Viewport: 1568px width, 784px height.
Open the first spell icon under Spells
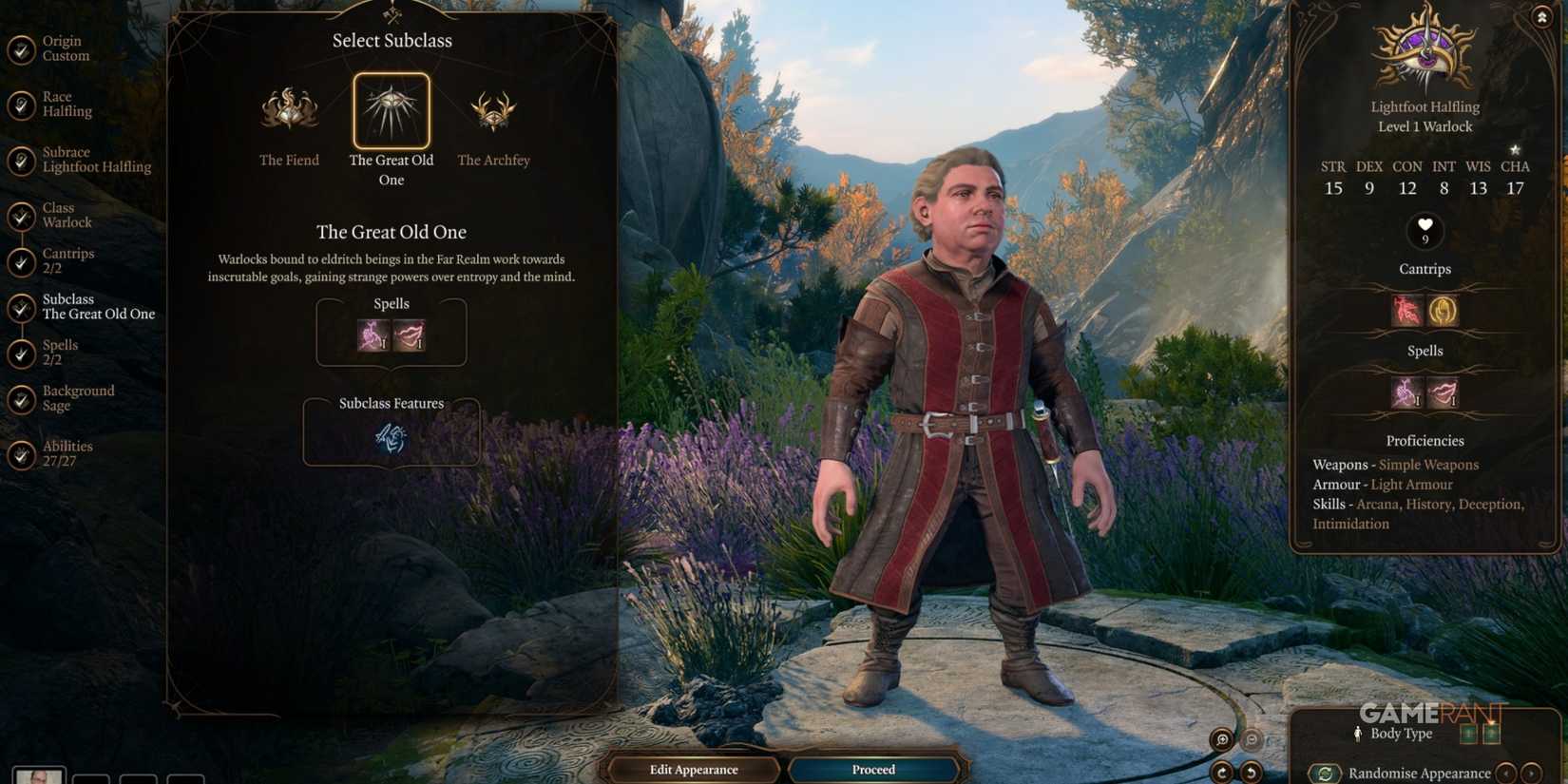click(x=371, y=335)
